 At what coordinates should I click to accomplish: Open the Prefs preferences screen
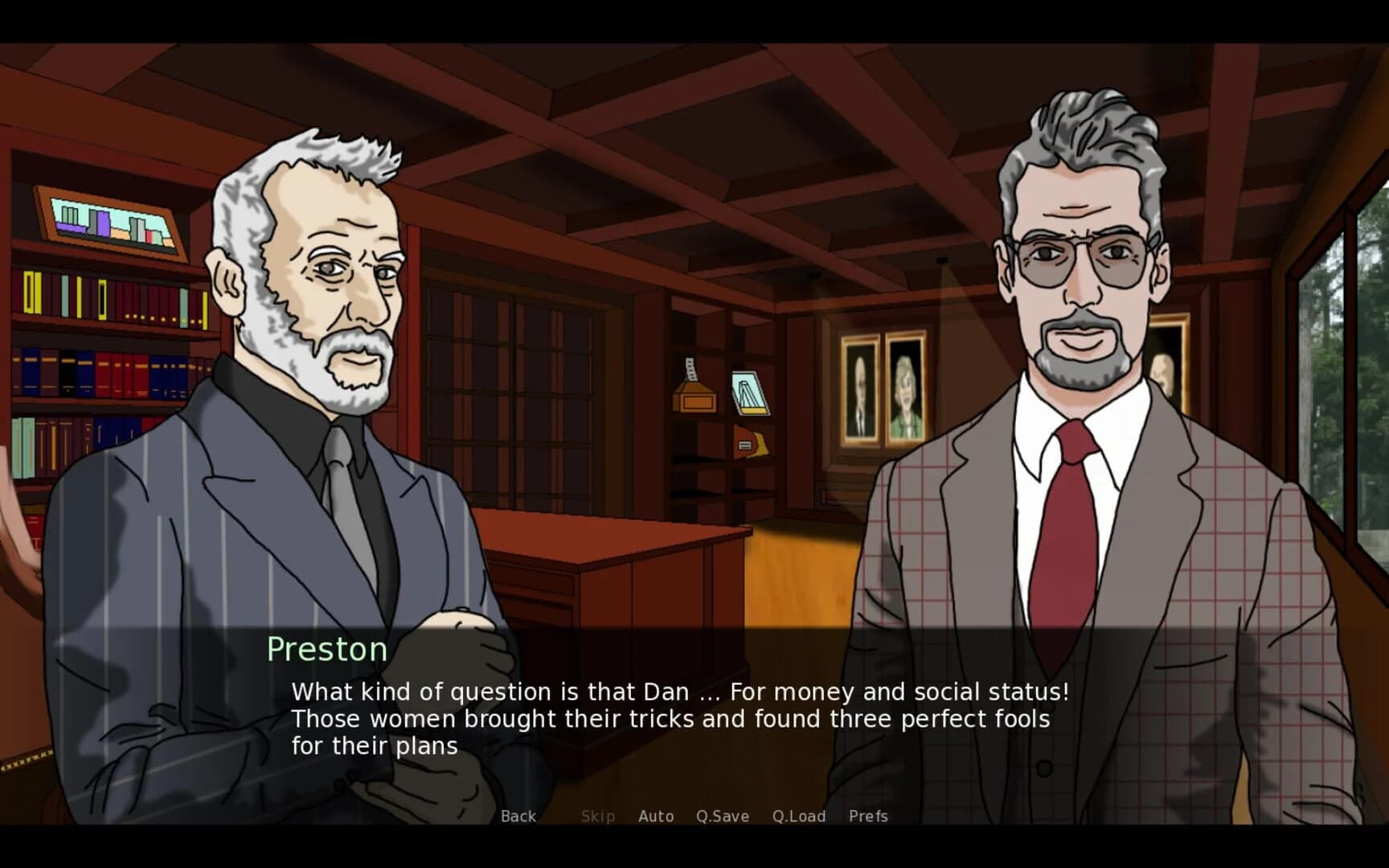tap(868, 816)
